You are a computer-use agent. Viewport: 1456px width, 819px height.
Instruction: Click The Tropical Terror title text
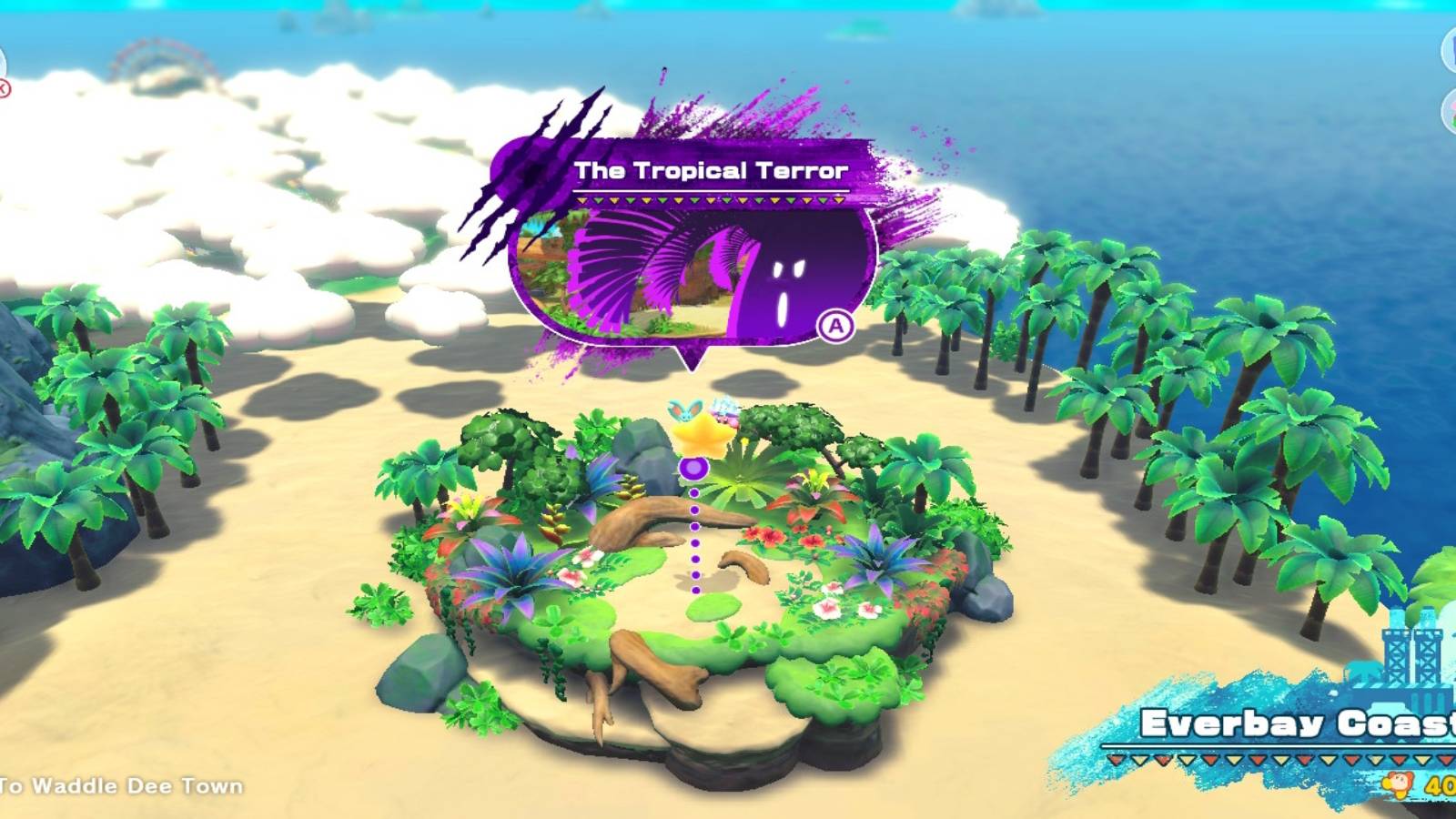click(712, 171)
